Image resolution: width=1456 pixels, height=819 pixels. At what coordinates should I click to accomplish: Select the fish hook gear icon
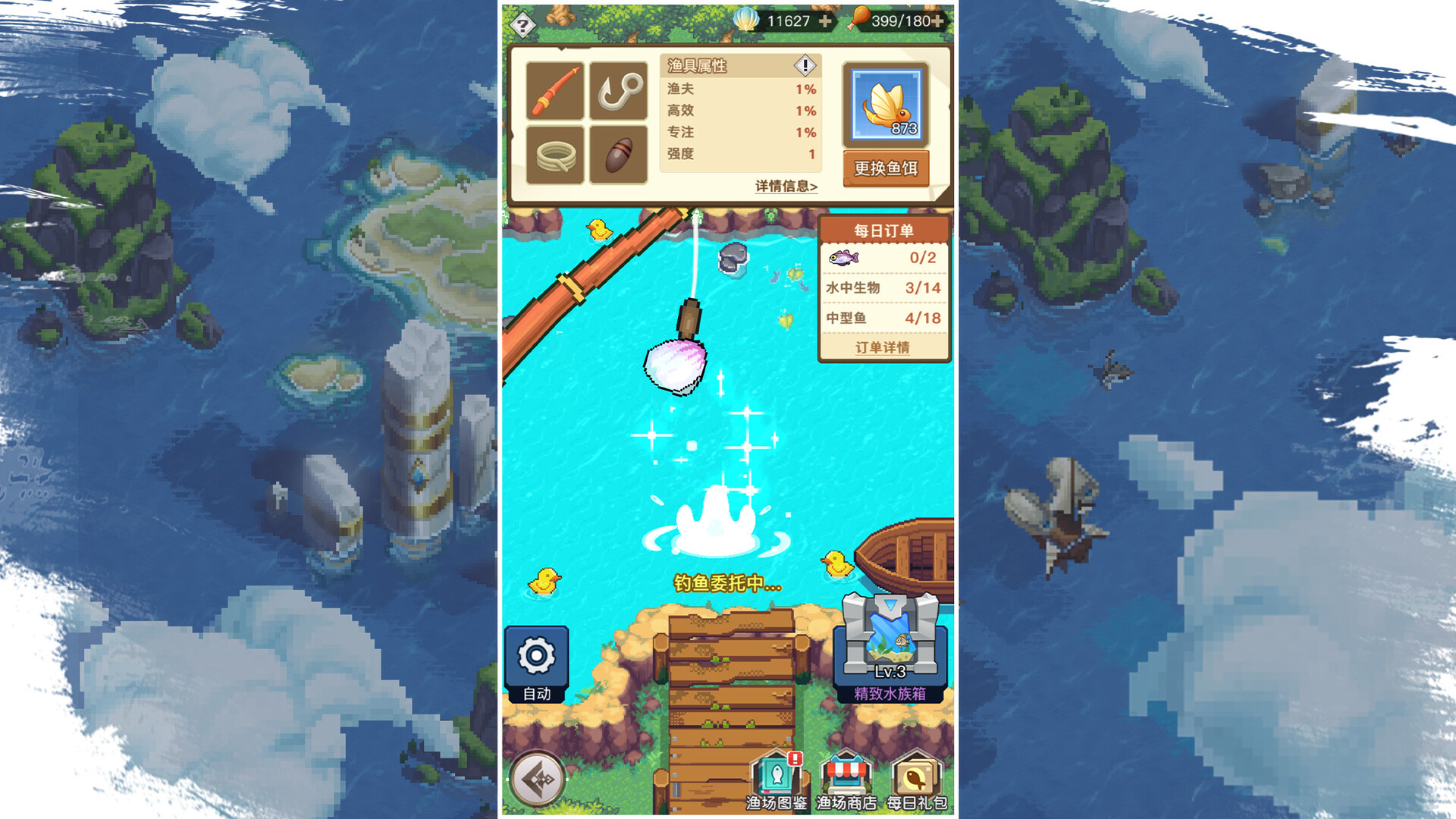point(620,91)
